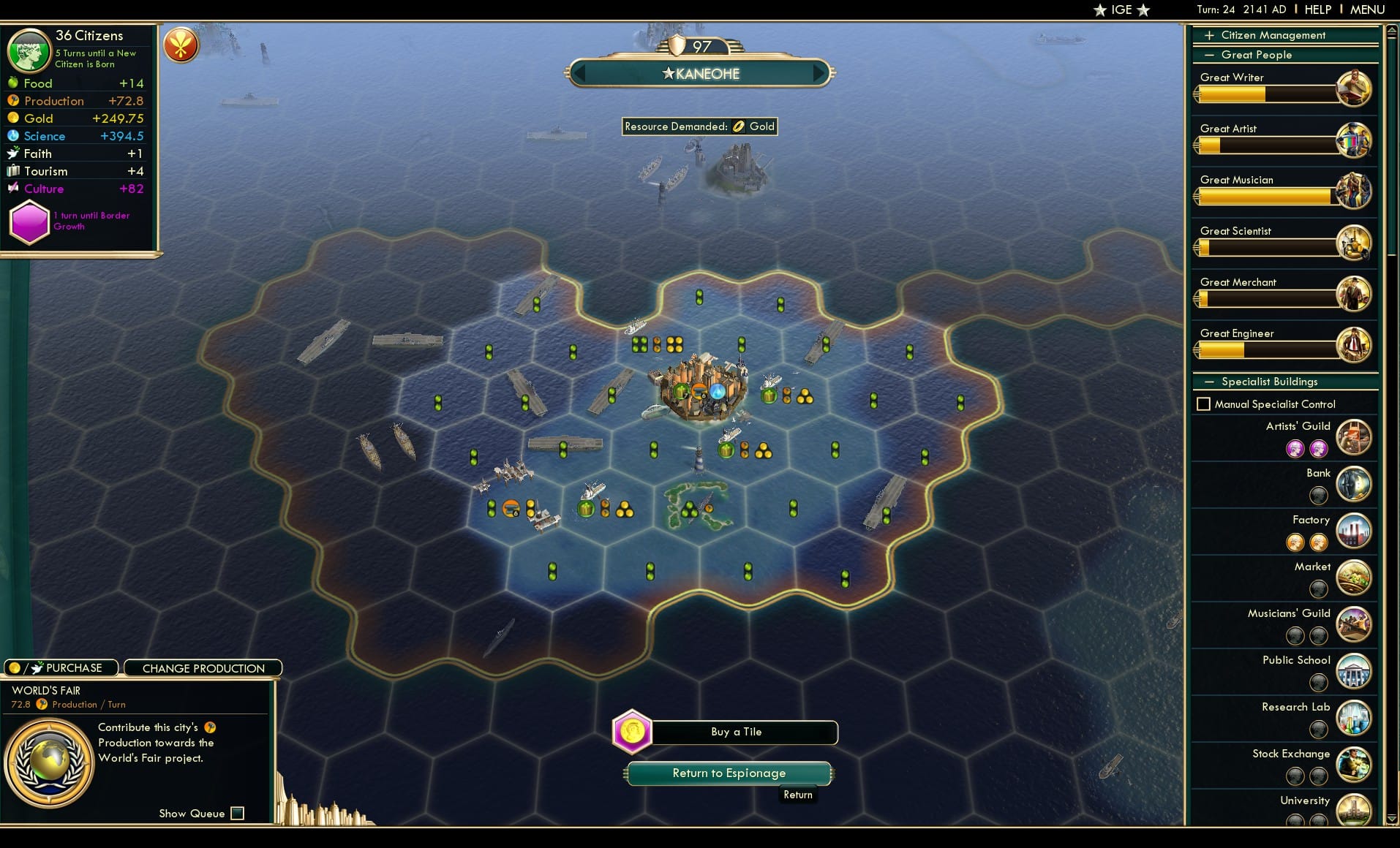Open the MENU from the top bar

(x=1366, y=10)
